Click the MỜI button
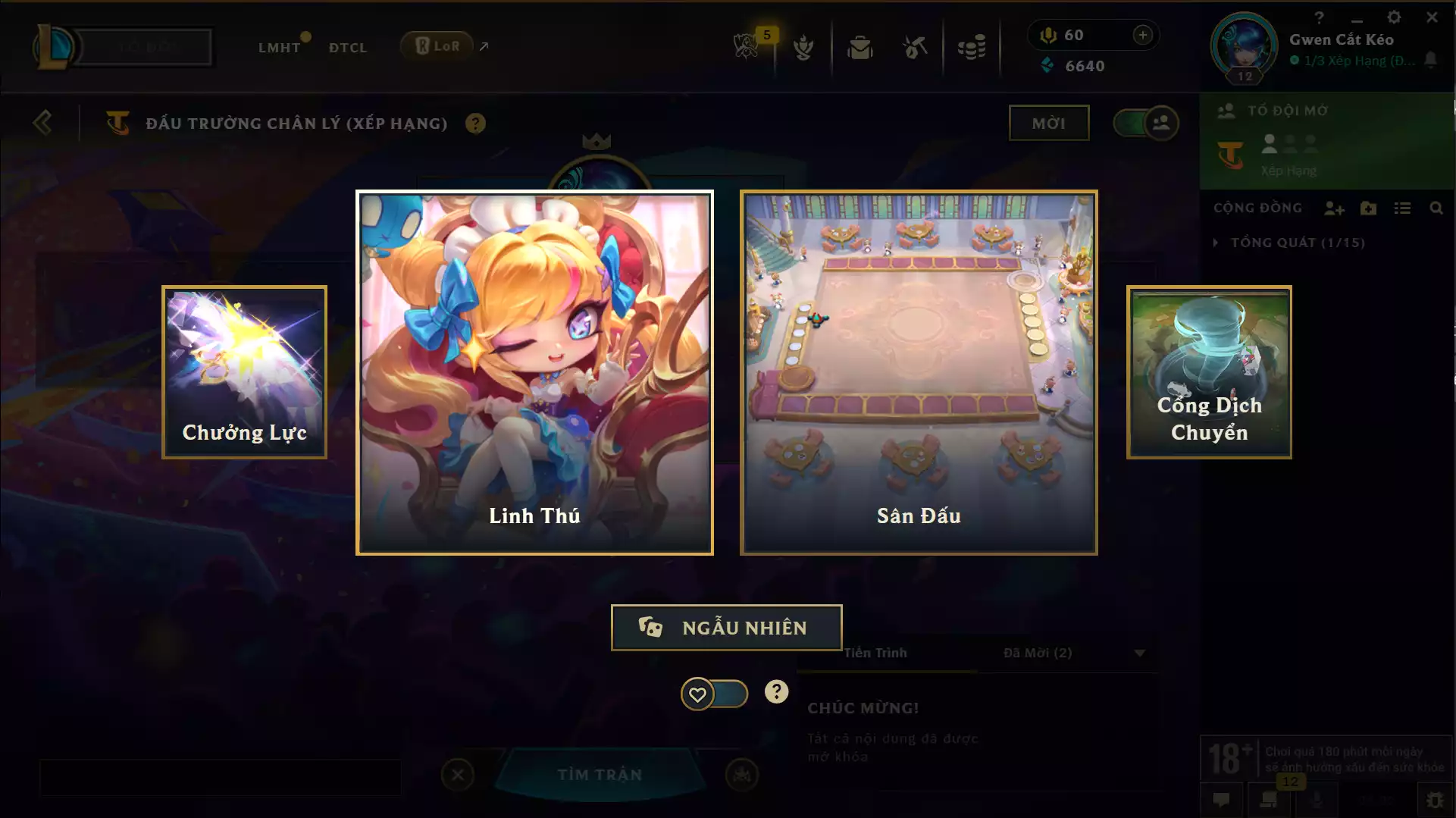This screenshot has height=818, width=1456. tap(1049, 122)
